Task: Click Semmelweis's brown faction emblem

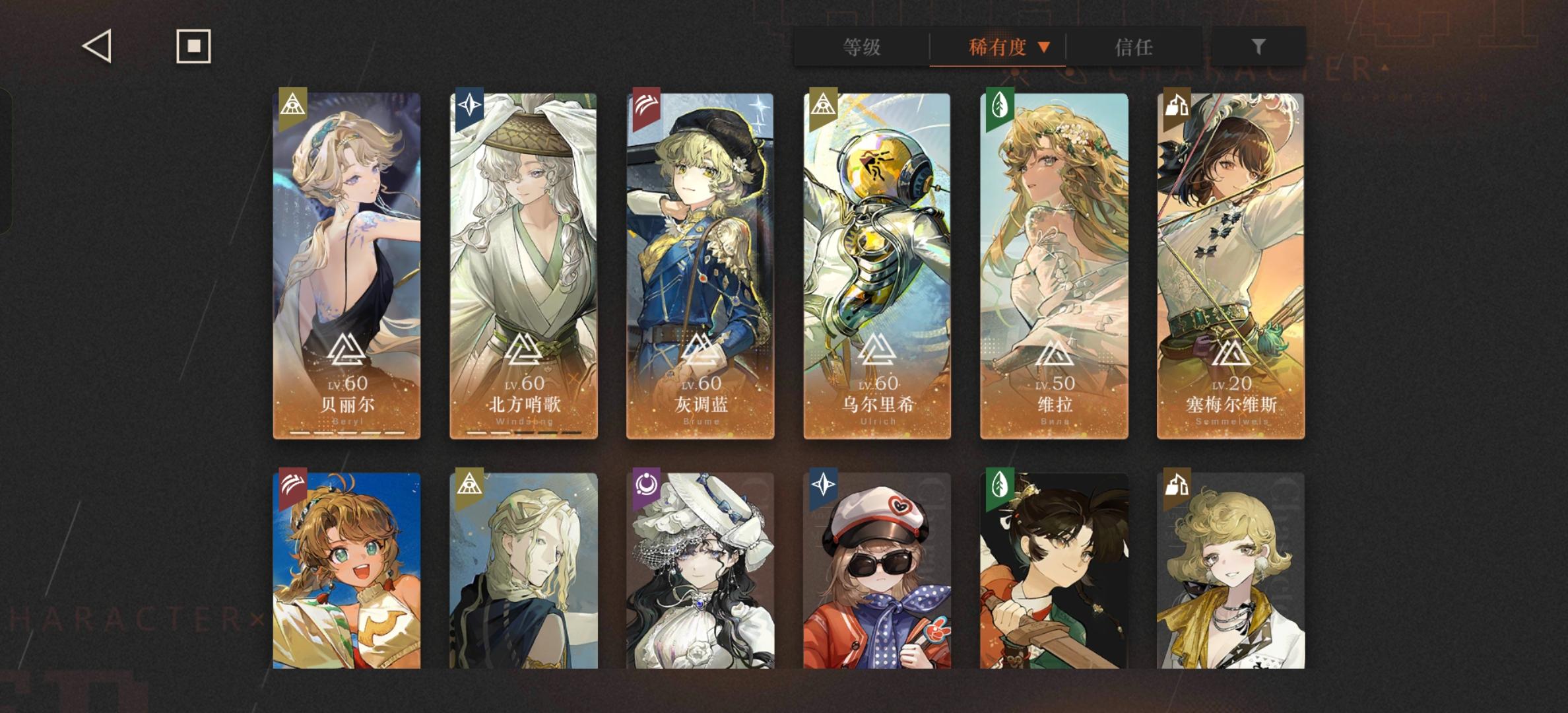Action: [x=1177, y=106]
